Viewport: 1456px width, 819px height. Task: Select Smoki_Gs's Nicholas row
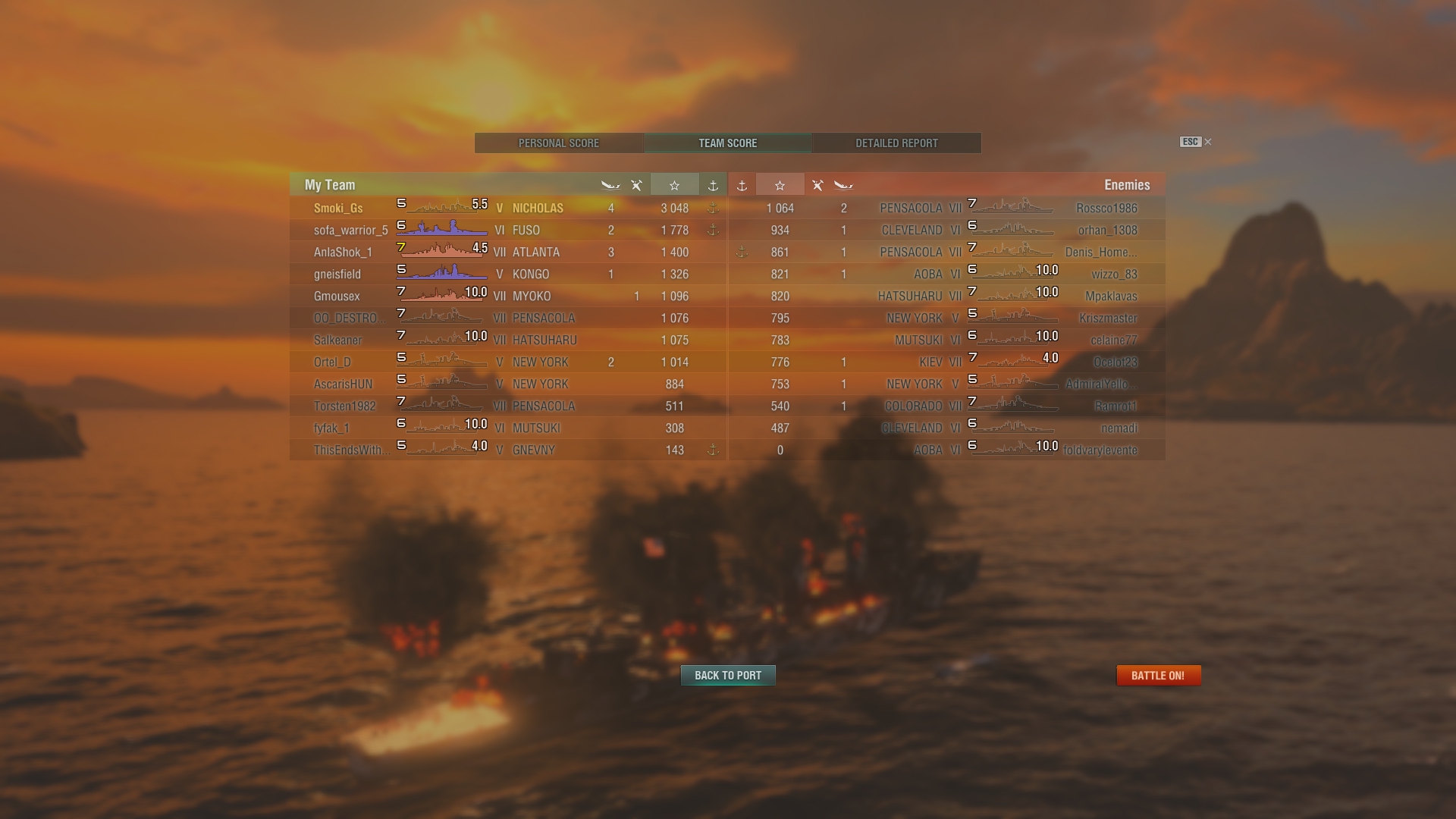point(508,208)
